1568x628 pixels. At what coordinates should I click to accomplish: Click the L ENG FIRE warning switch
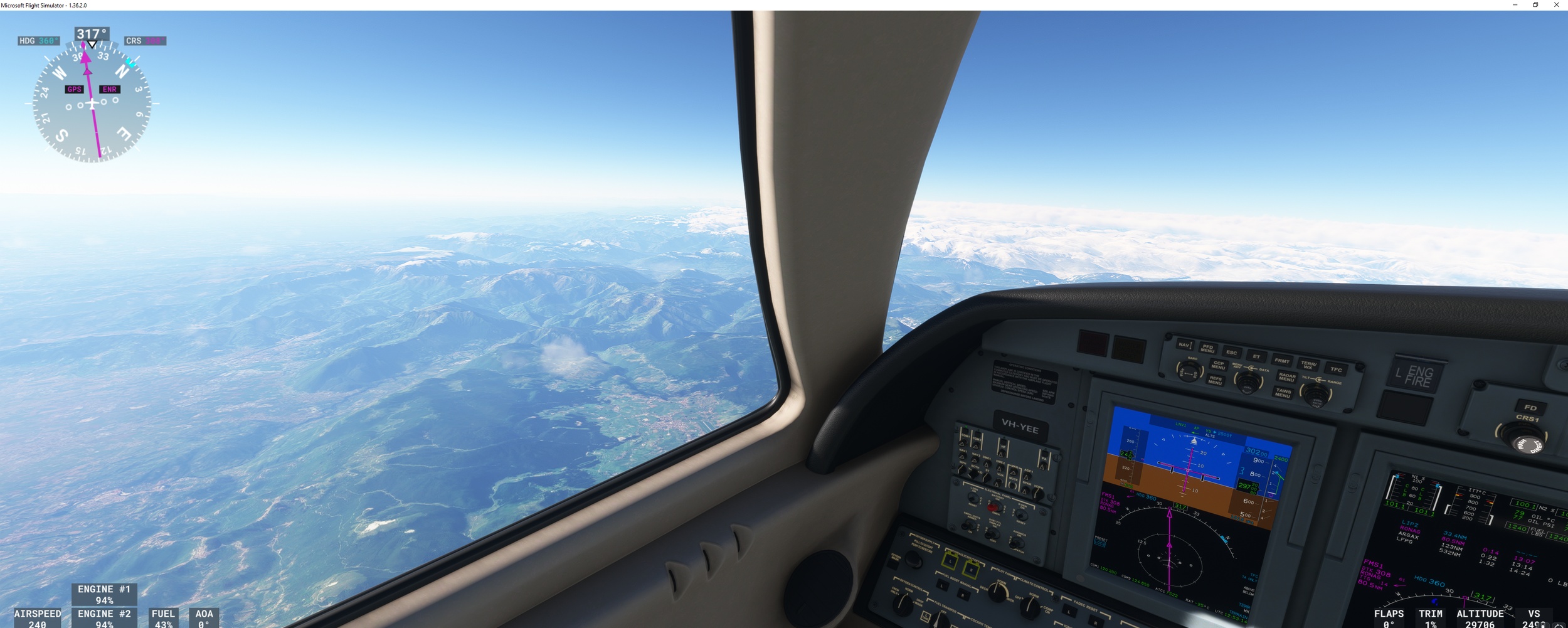[1414, 376]
